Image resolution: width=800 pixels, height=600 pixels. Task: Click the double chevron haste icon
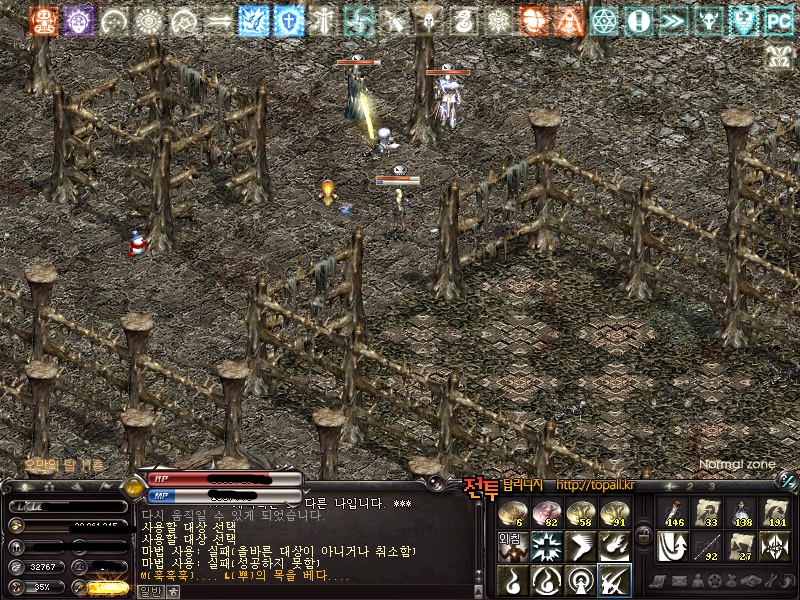coord(673,20)
